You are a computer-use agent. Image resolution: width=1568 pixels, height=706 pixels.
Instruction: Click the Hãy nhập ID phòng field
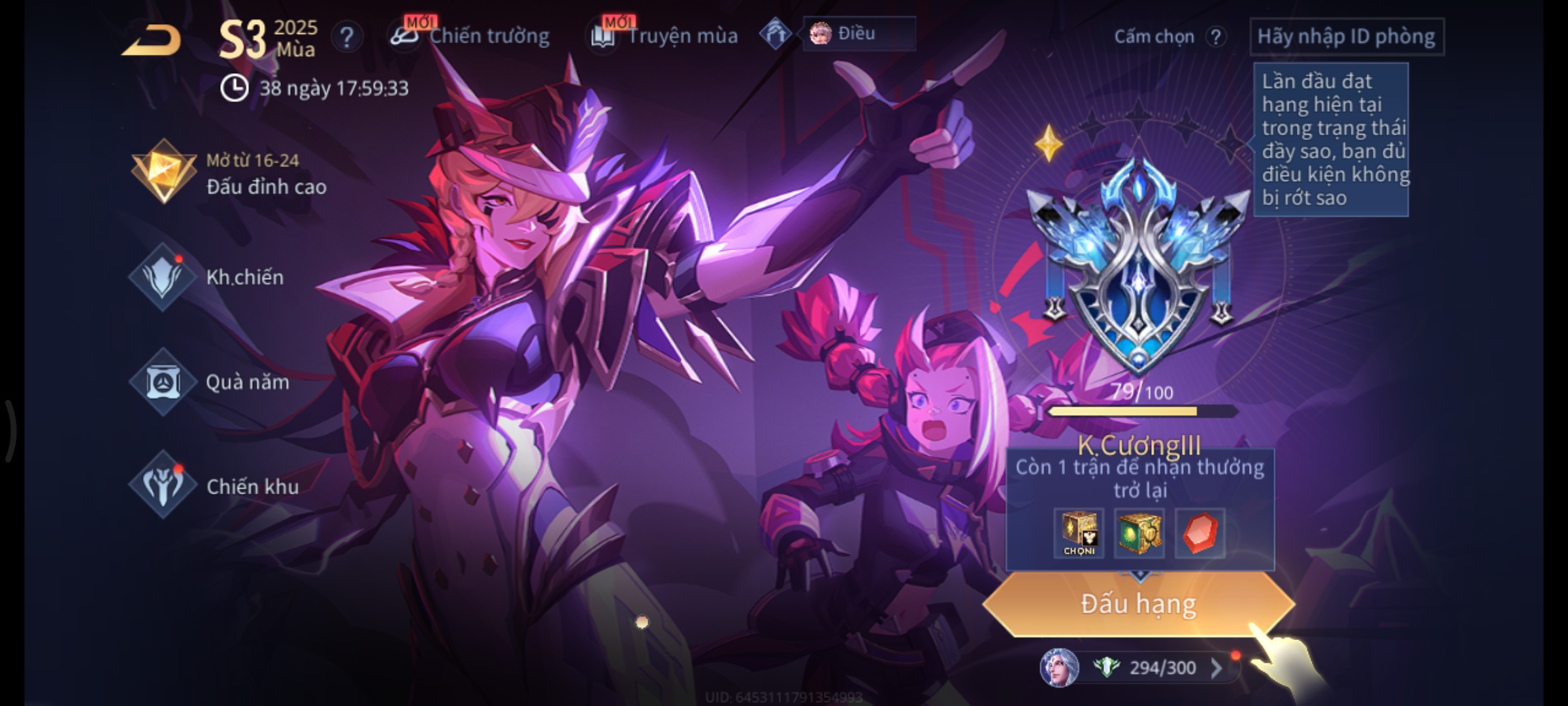point(1346,37)
